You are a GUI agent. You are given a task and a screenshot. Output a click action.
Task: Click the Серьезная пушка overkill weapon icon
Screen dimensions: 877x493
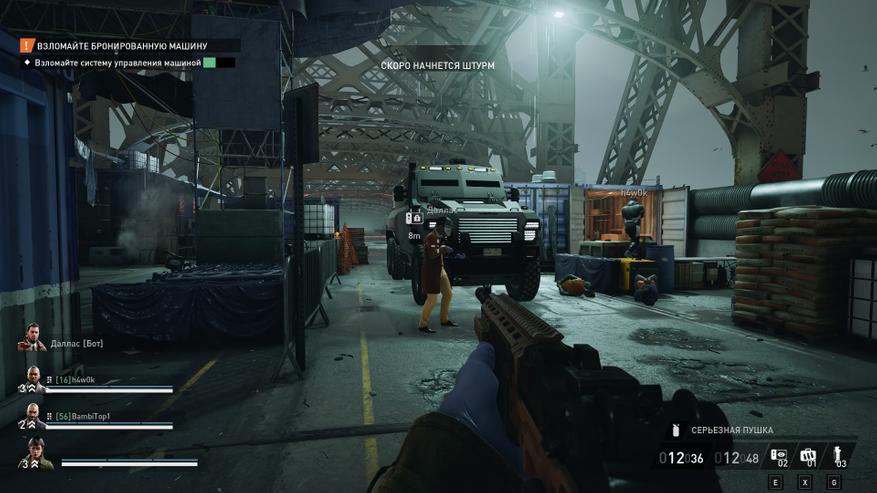677,431
